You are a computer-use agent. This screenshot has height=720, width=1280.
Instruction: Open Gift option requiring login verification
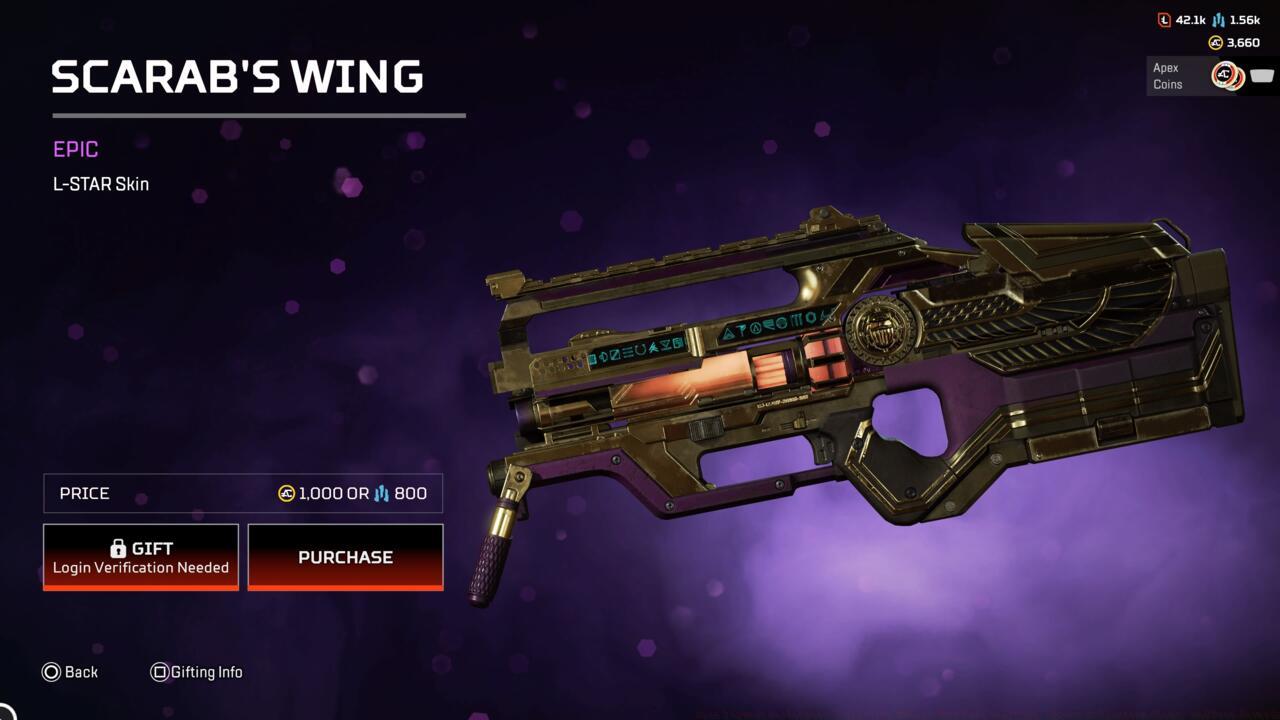(140, 556)
